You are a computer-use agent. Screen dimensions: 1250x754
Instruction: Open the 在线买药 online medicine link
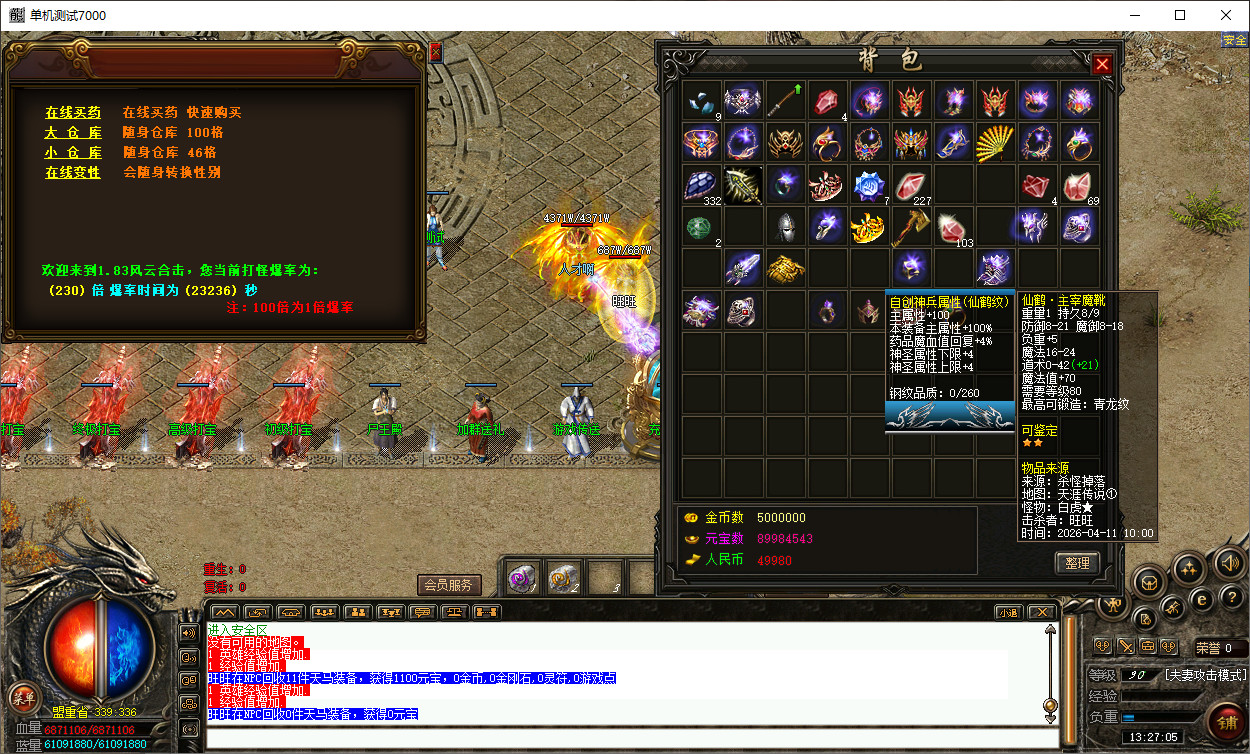point(72,112)
